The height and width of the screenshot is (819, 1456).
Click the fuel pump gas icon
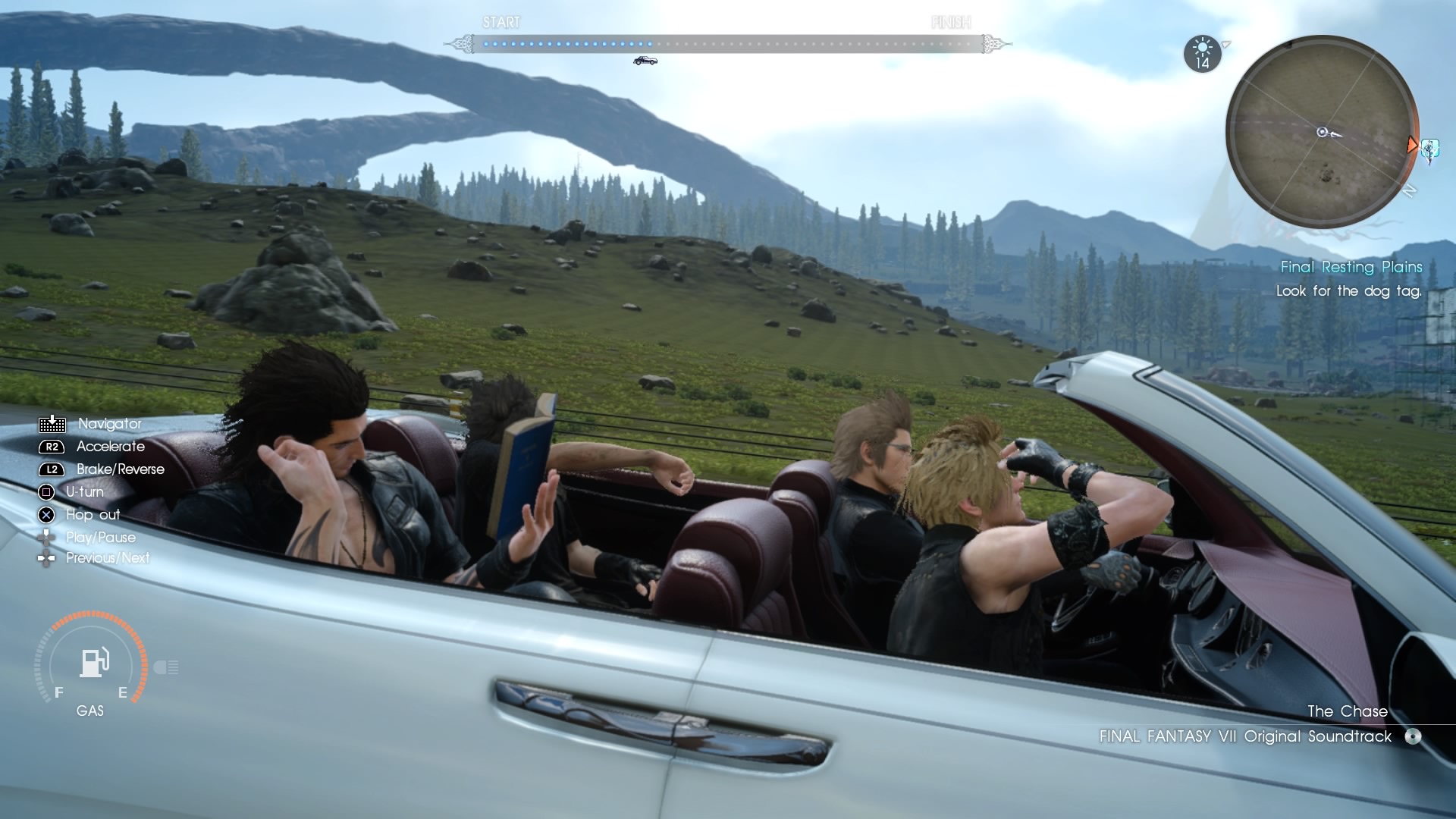(94, 663)
